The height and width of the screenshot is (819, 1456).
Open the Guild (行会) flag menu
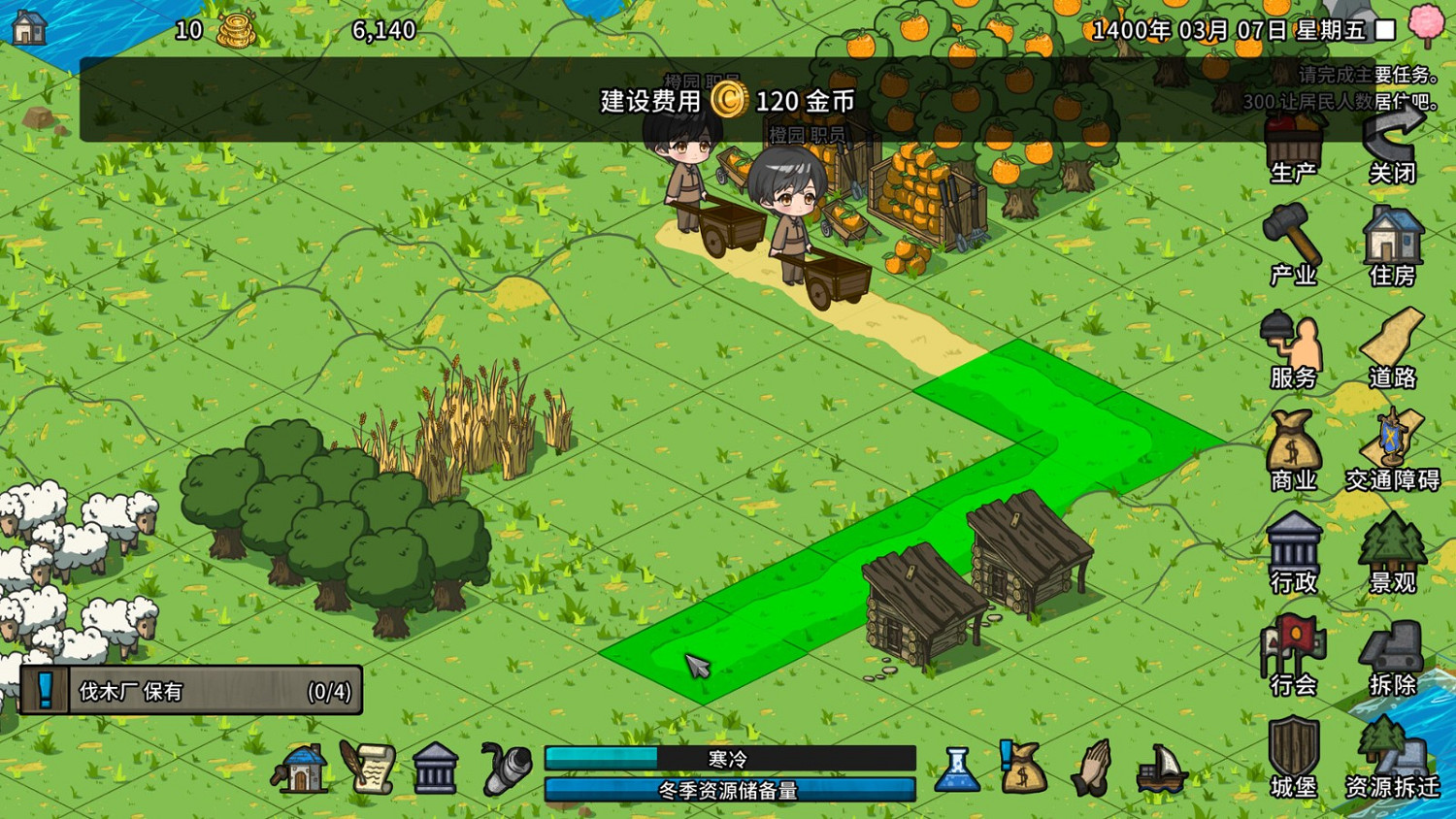(x=1294, y=645)
